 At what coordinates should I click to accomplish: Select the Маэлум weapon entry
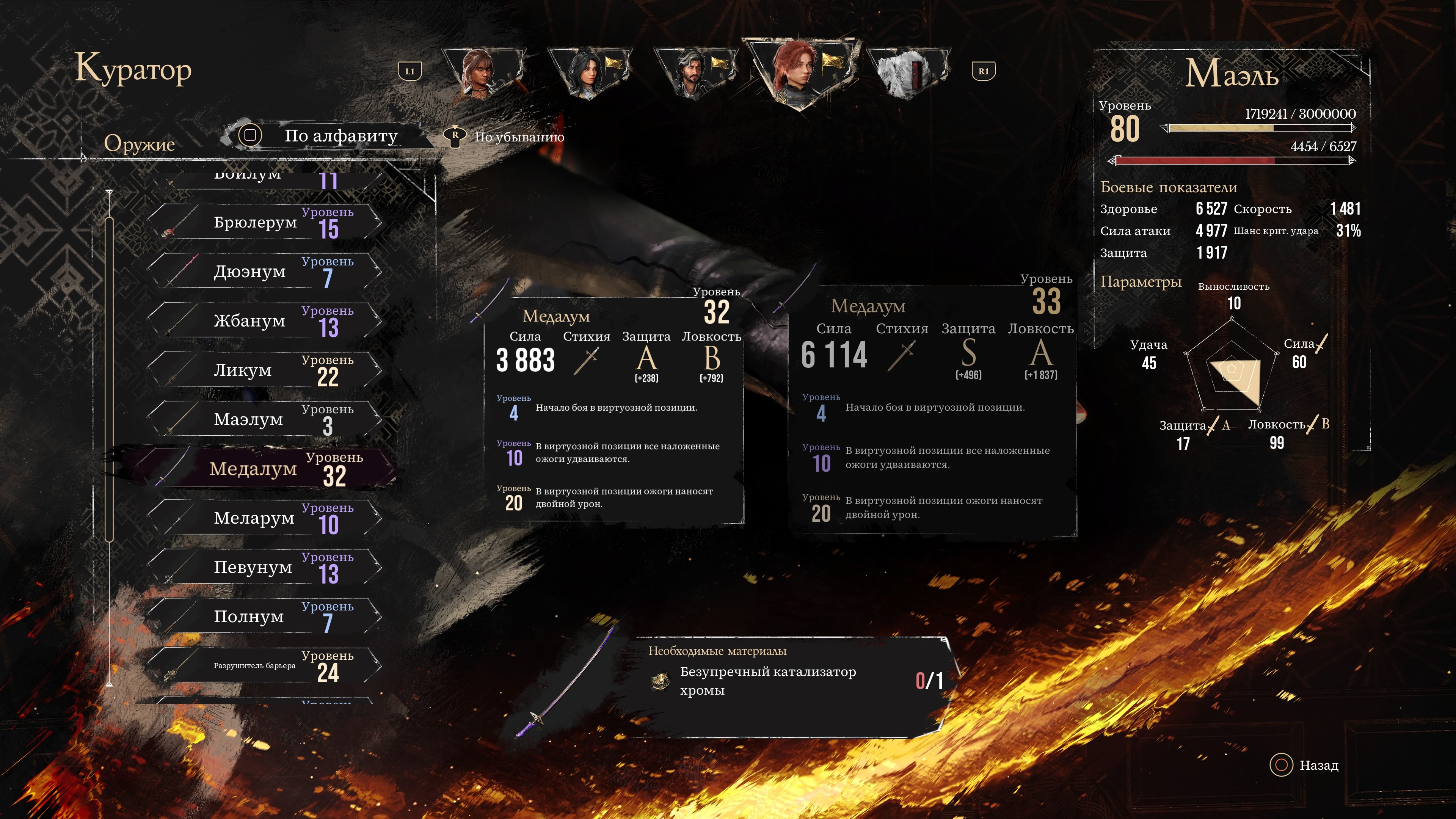(x=266, y=419)
